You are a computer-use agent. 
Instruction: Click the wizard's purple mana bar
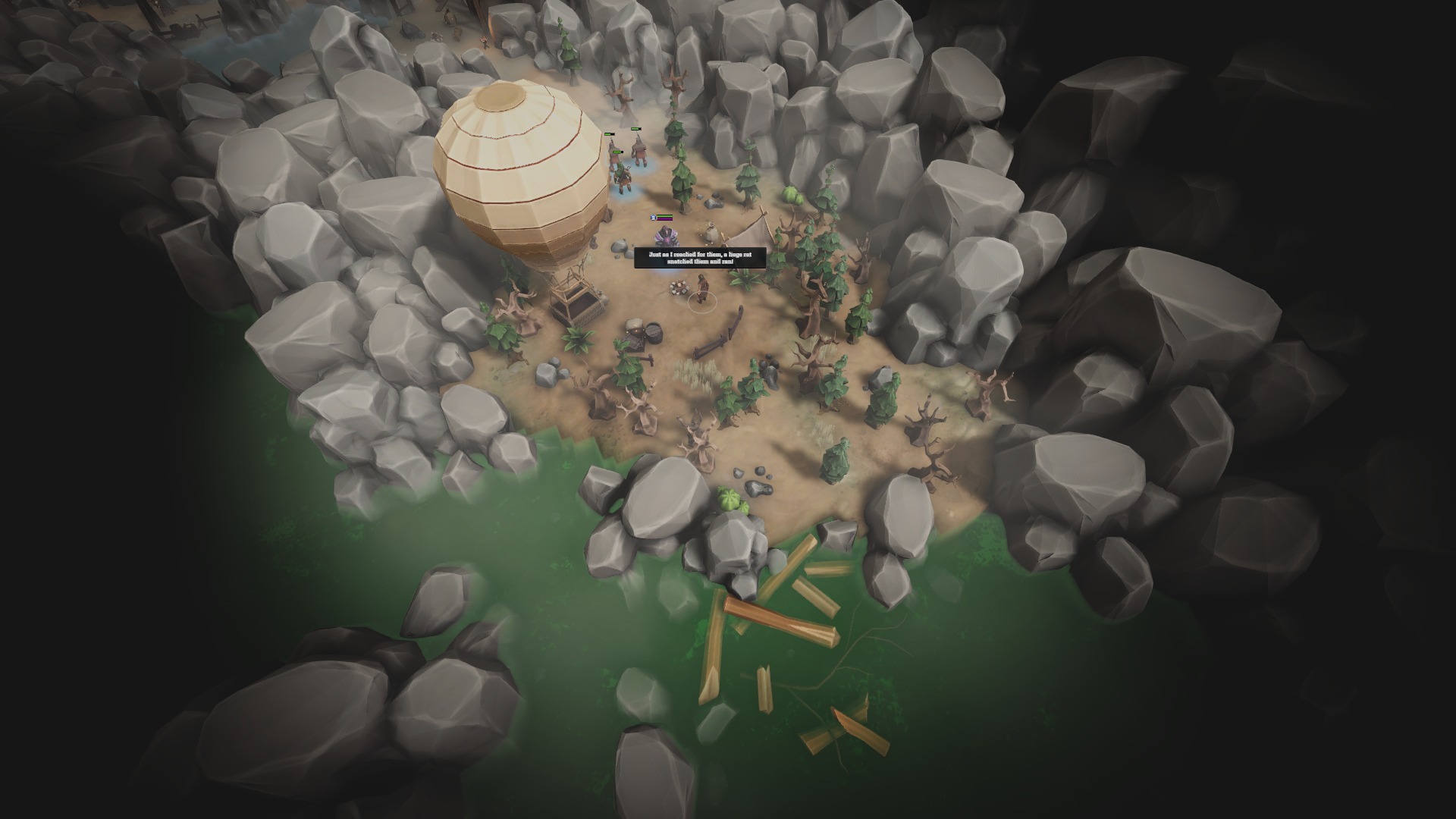pos(664,219)
